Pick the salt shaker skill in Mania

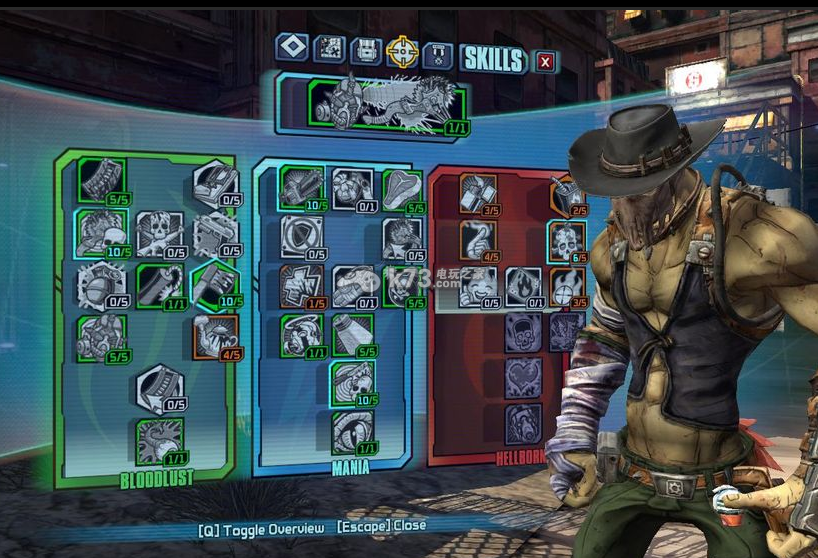[x=352, y=334]
